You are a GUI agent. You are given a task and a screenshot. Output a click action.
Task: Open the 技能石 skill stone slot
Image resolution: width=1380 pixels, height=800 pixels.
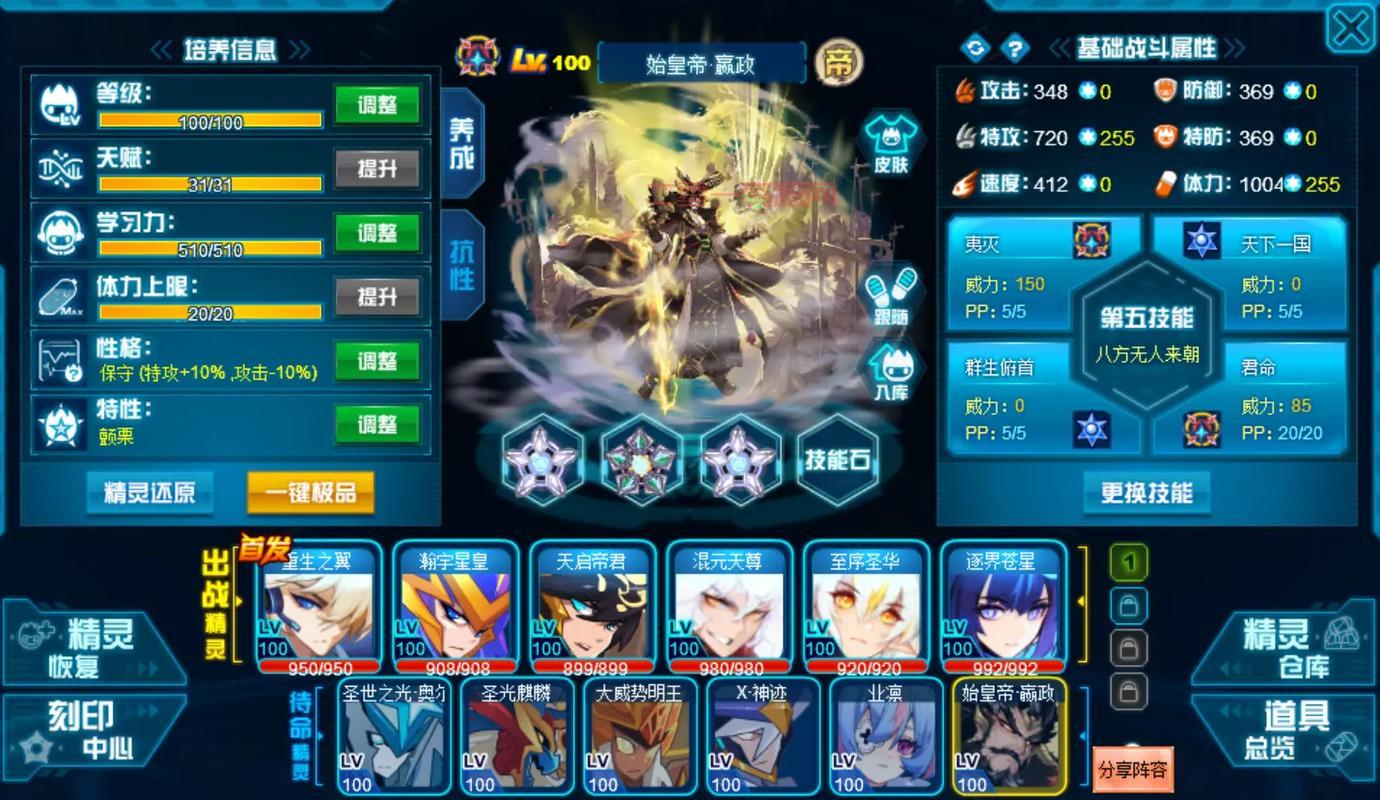pos(838,460)
